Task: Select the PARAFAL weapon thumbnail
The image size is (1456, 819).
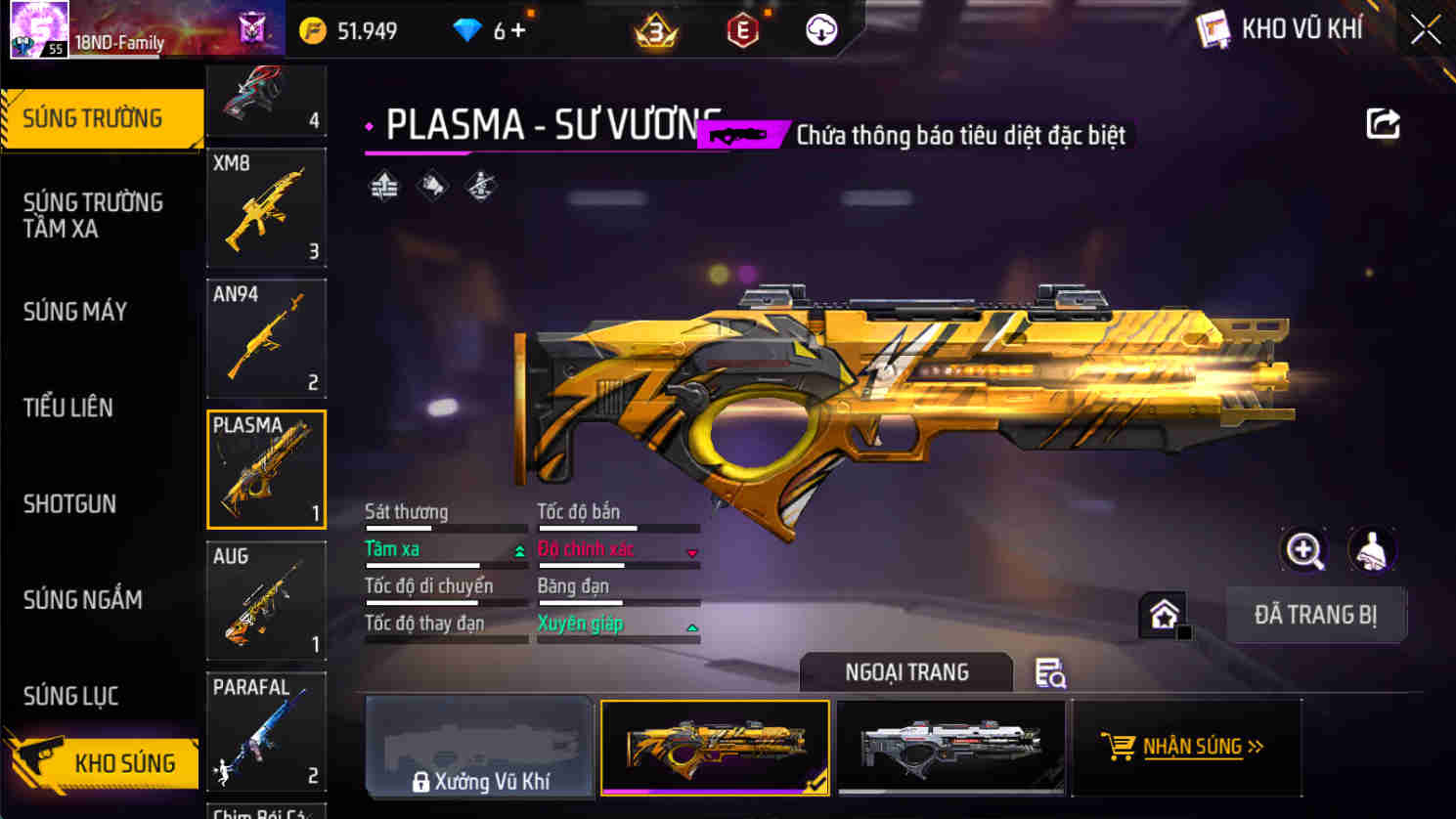Action: click(266, 731)
